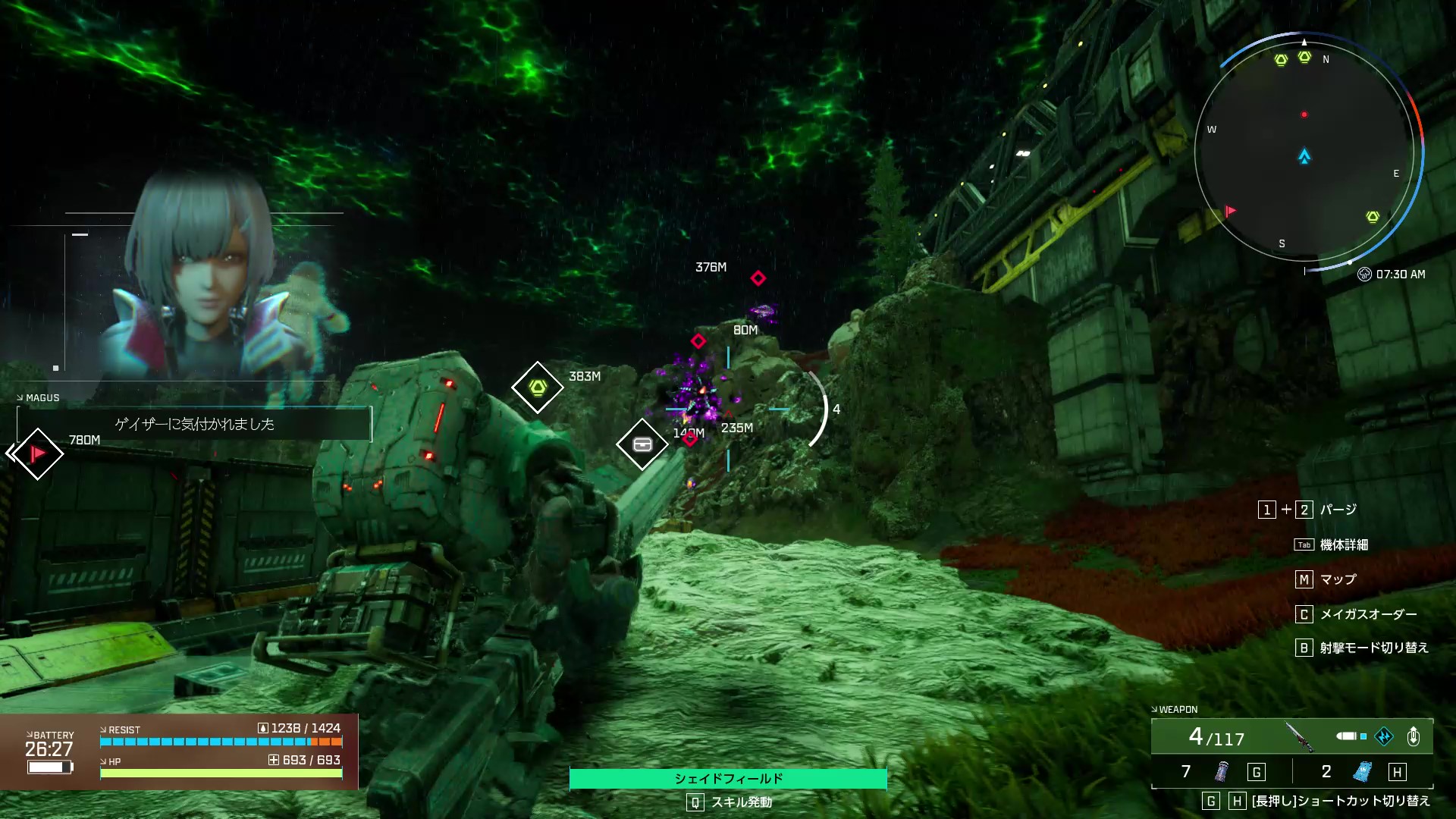Image resolution: width=1456 pixels, height=819 pixels.
Task: Select the bullet ammo type icon
Action: pyautogui.click(x=1348, y=736)
